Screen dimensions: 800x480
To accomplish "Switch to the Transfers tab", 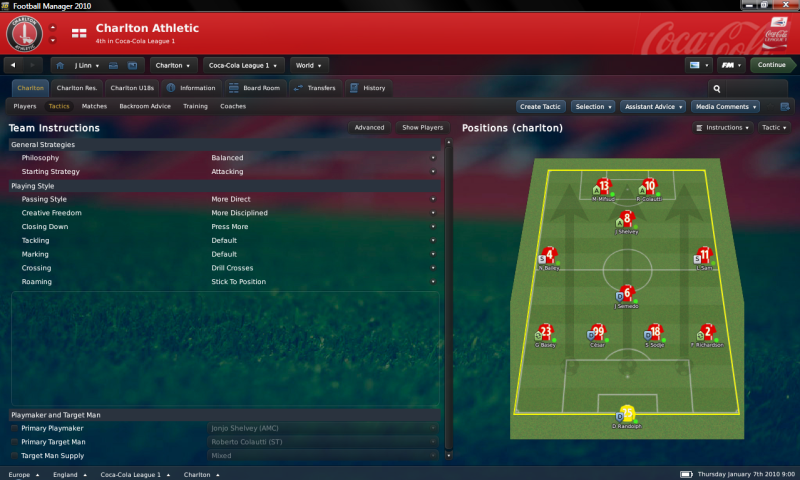I will point(315,88).
